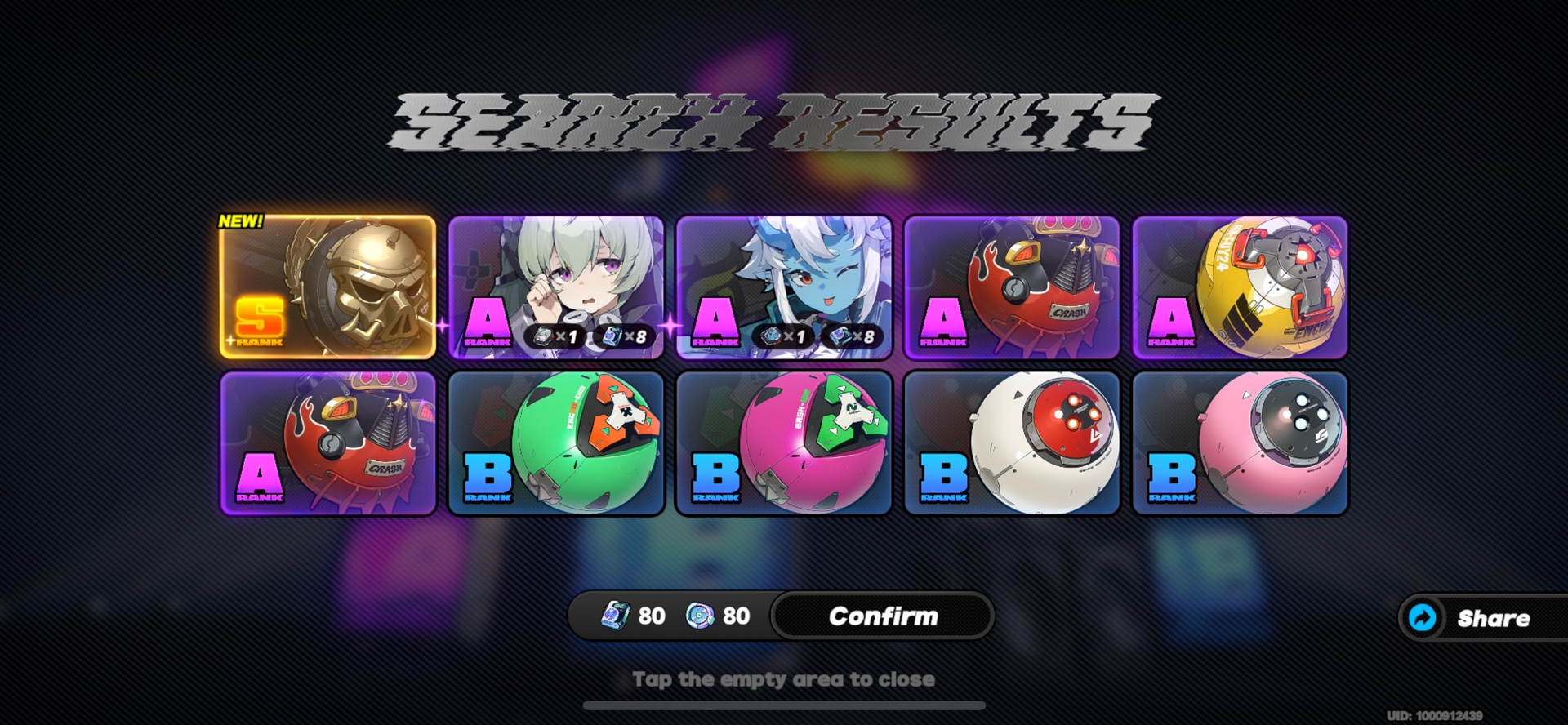Viewport: 1568px width, 725px height.
Task: Click the Share button
Action: (1494, 618)
